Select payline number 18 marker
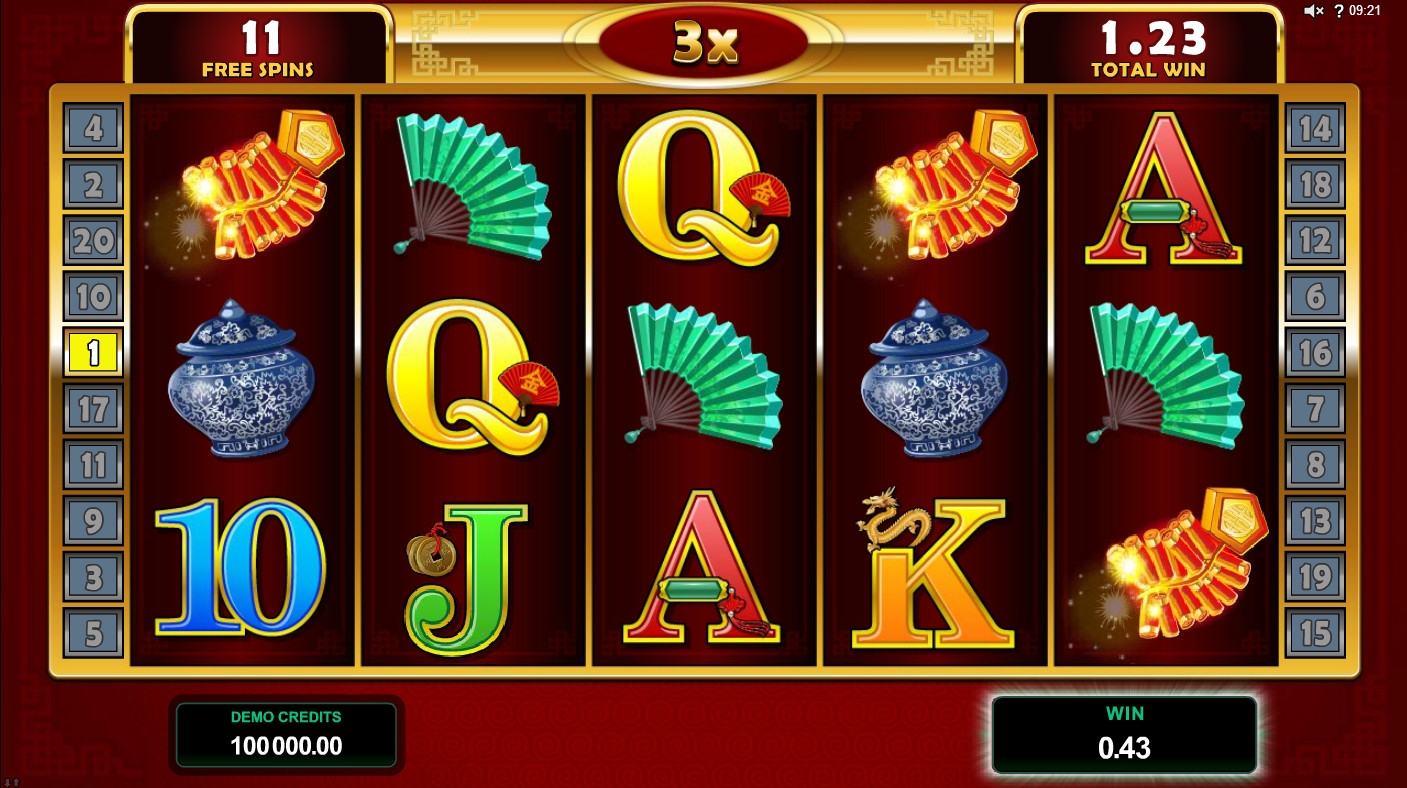This screenshot has width=1407, height=788. coord(1315,184)
